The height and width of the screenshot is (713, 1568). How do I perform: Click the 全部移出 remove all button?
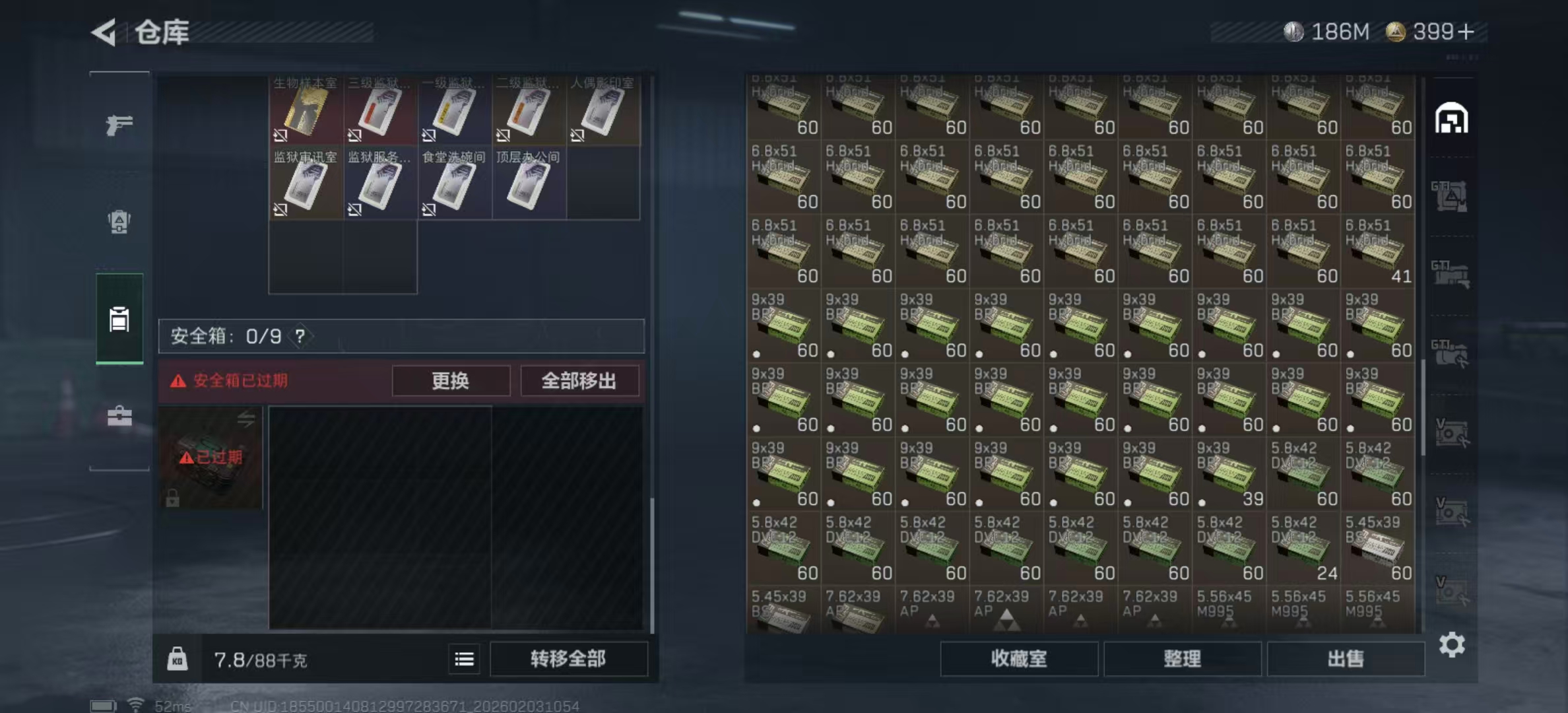(x=579, y=381)
